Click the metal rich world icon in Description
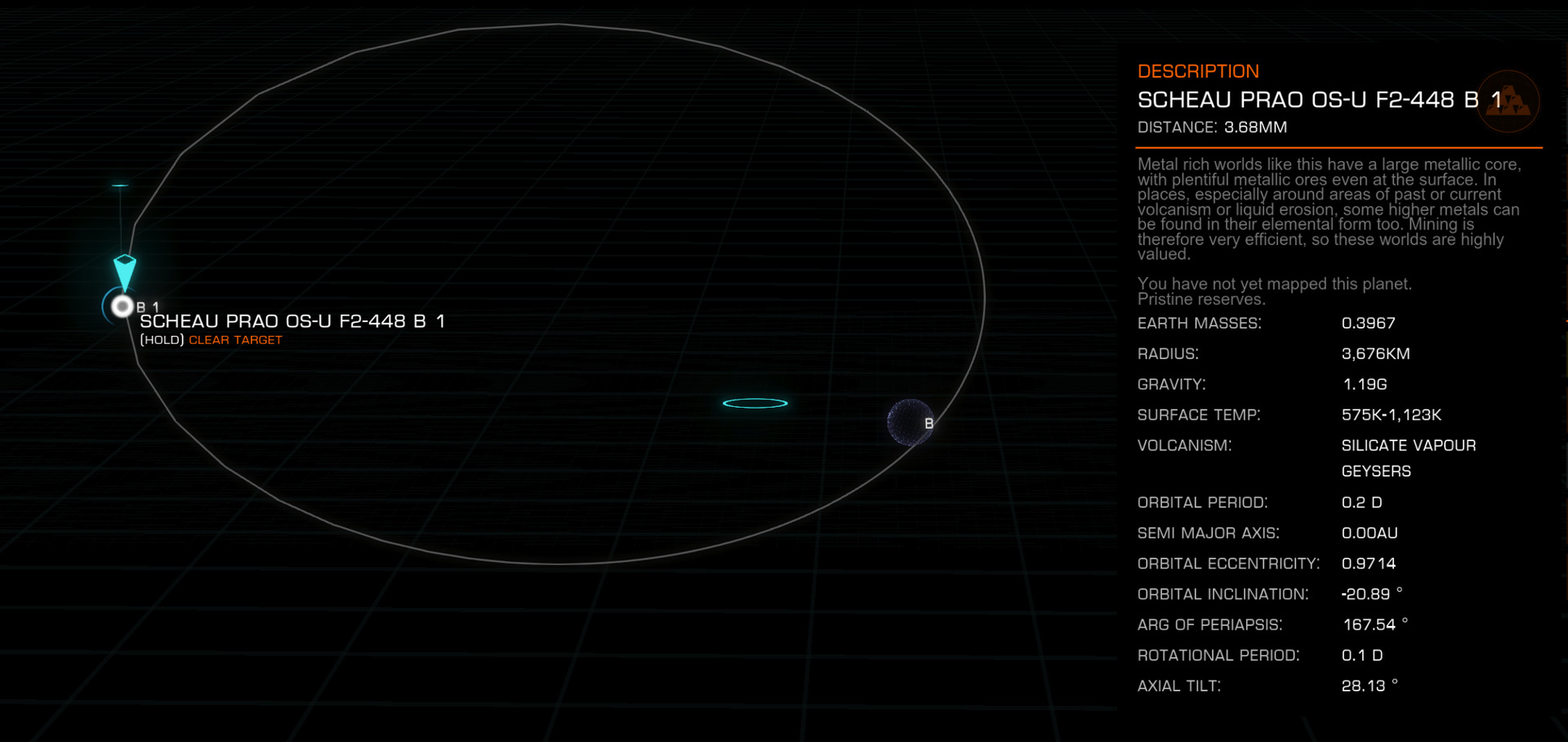Image resolution: width=1568 pixels, height=742 pixels. [1508, 102]
